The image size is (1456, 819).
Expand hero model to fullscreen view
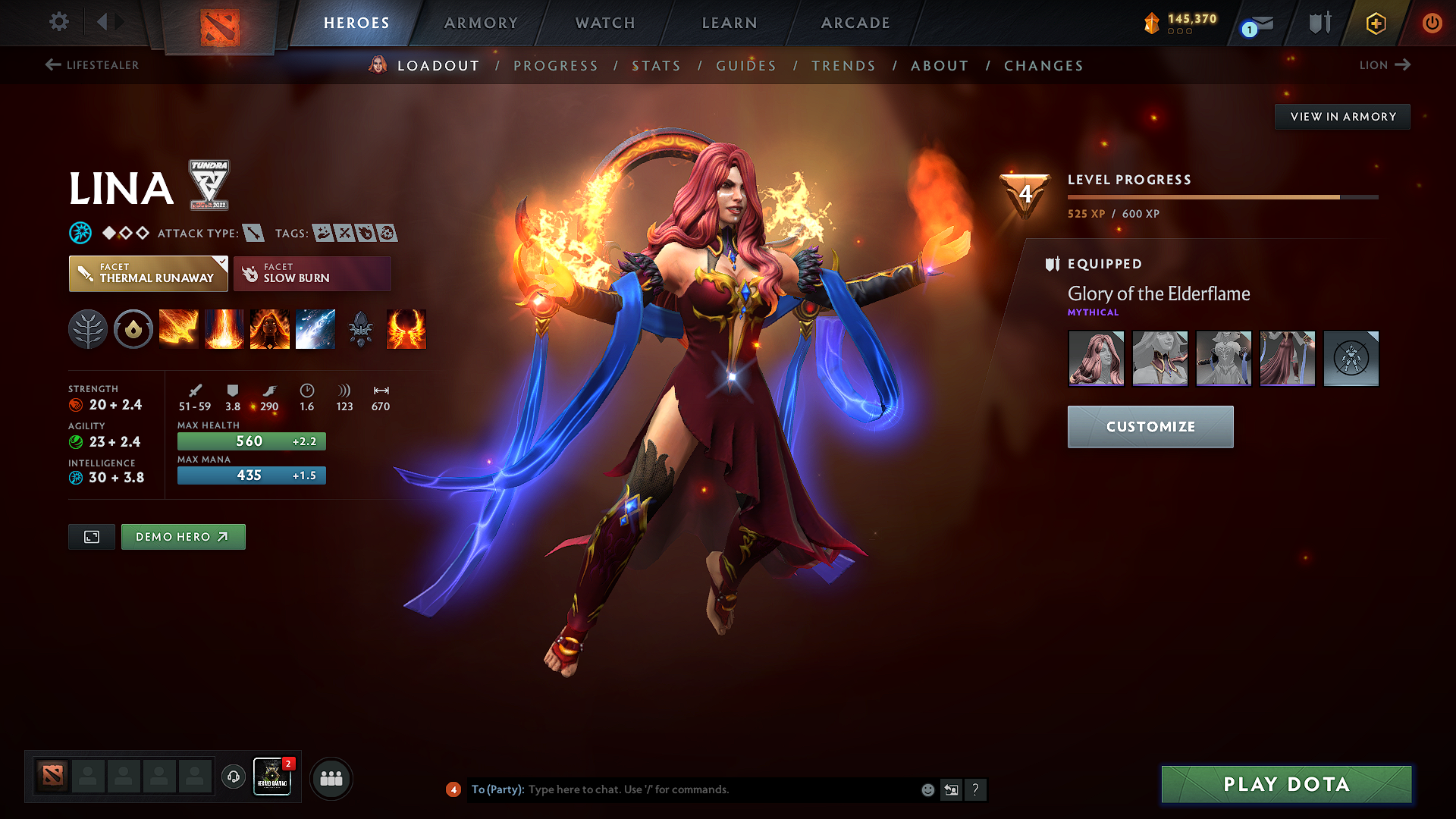tap(91, 536)
